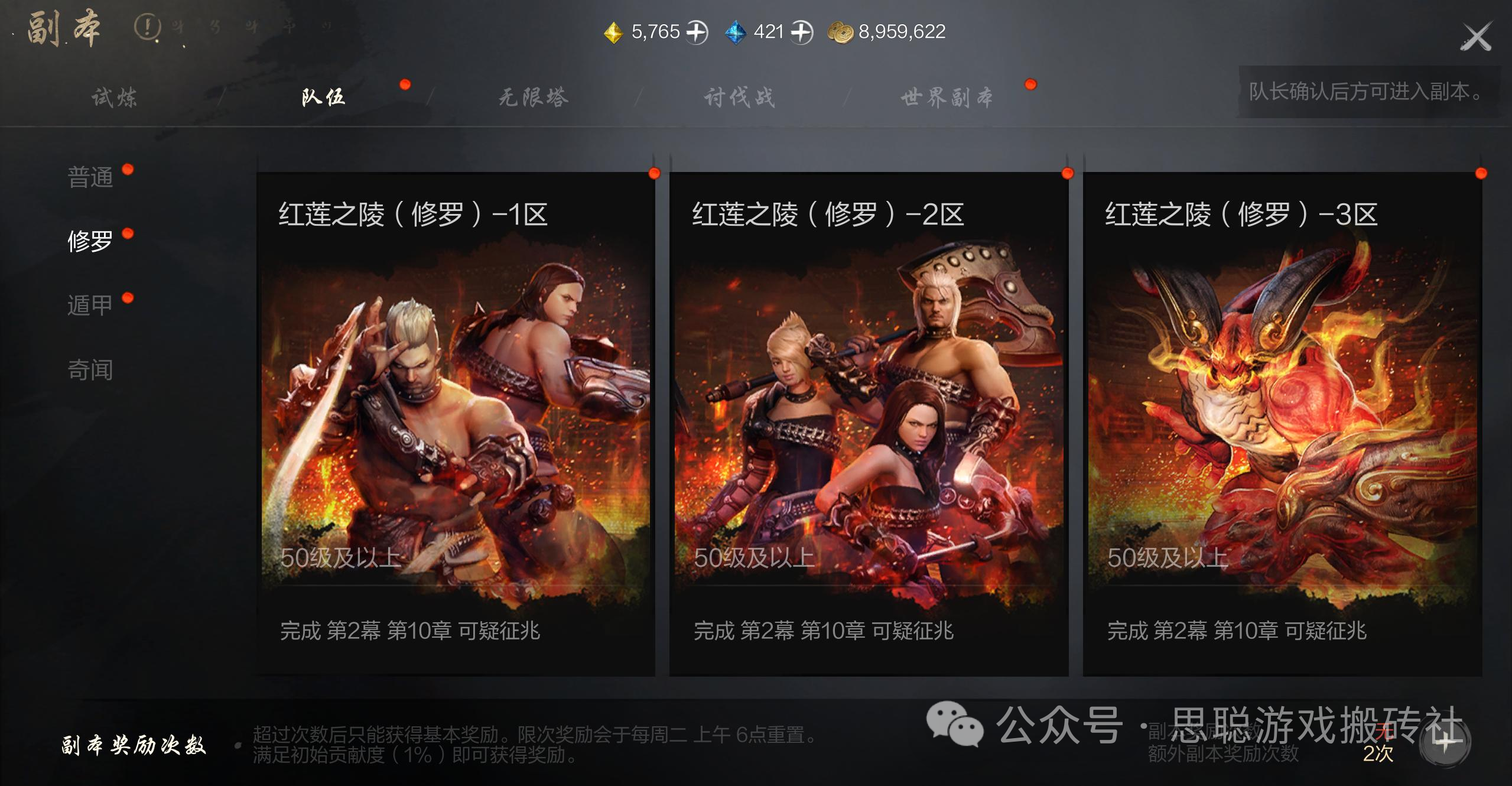Choose the 普通 difficulty category
1512x786 pixels.
tap(90, 177)
